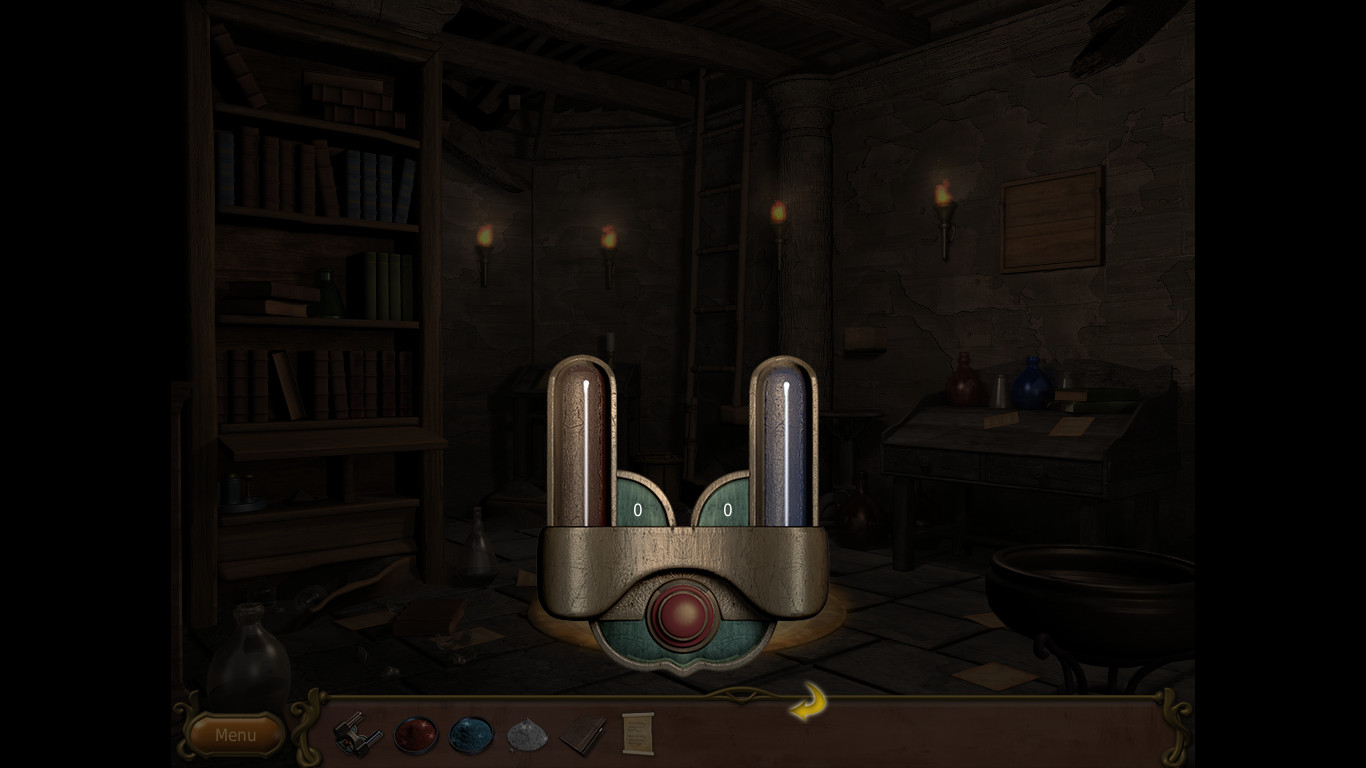The image size is (1366, 768).
Task: Open the Menu button
Action: pos(235,735)
